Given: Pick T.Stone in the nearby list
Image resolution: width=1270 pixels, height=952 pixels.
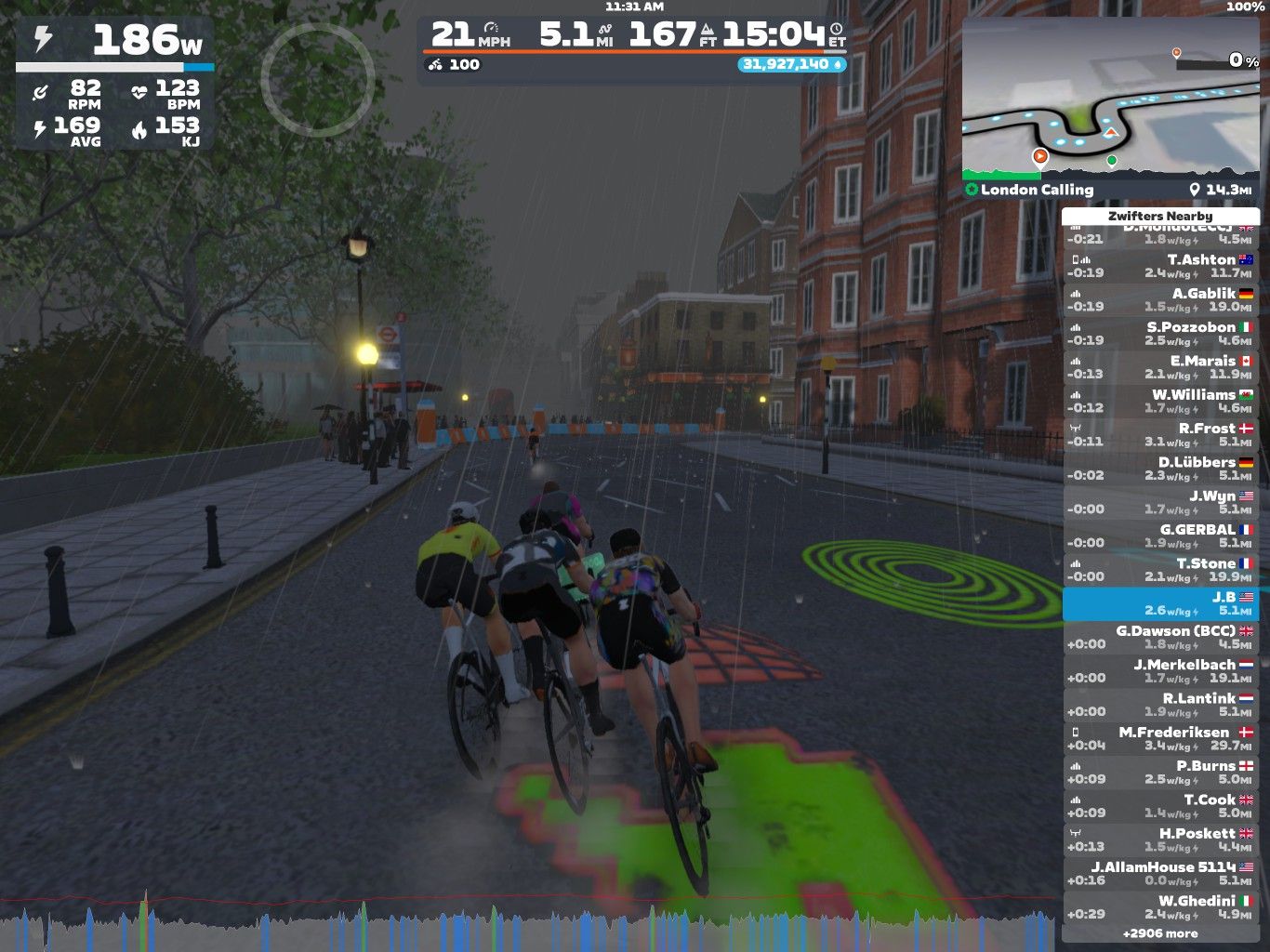Looking at the screenshot, I should pos(1160,570).
